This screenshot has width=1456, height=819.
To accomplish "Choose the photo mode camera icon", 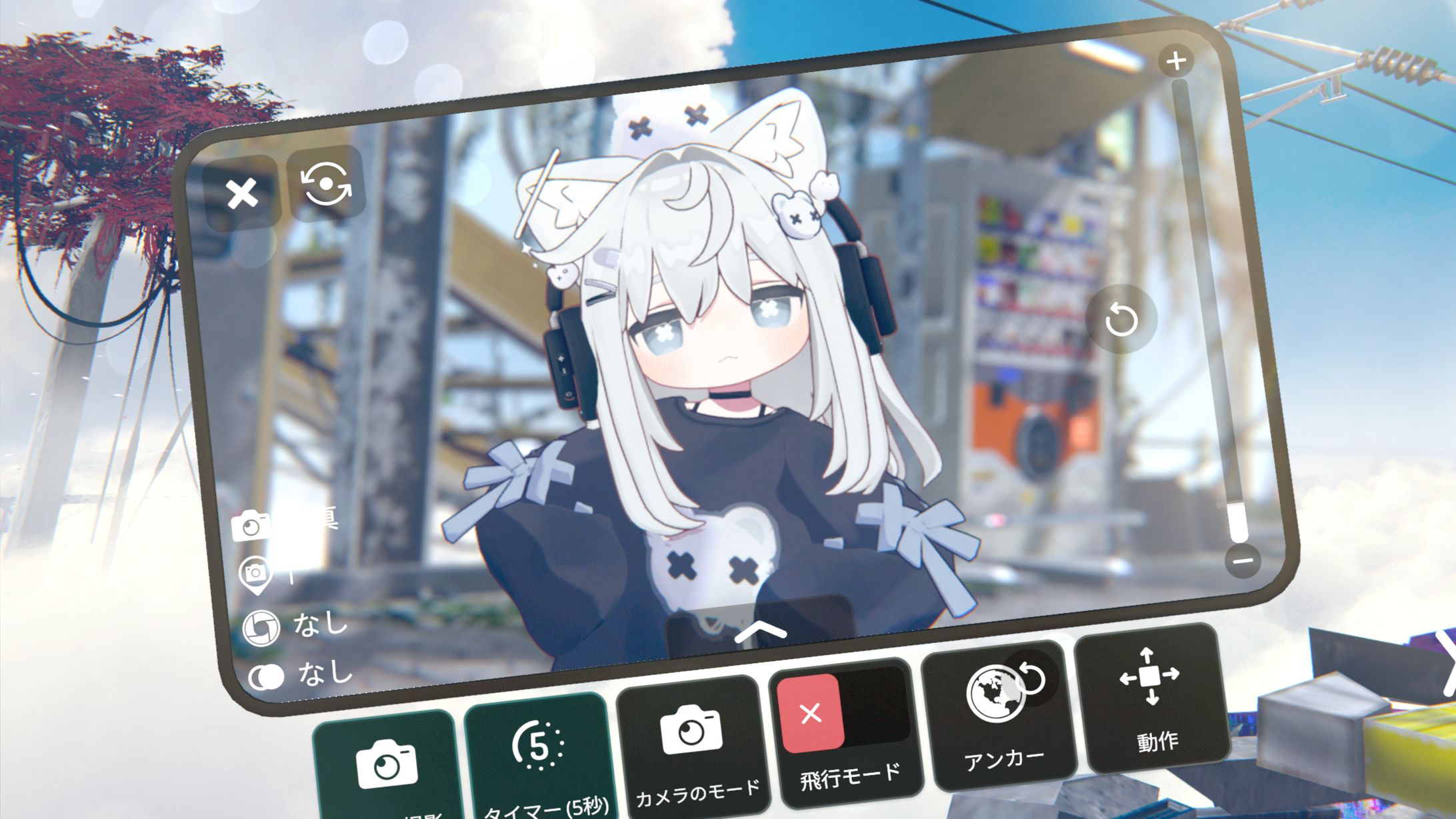I will [251, 526].
